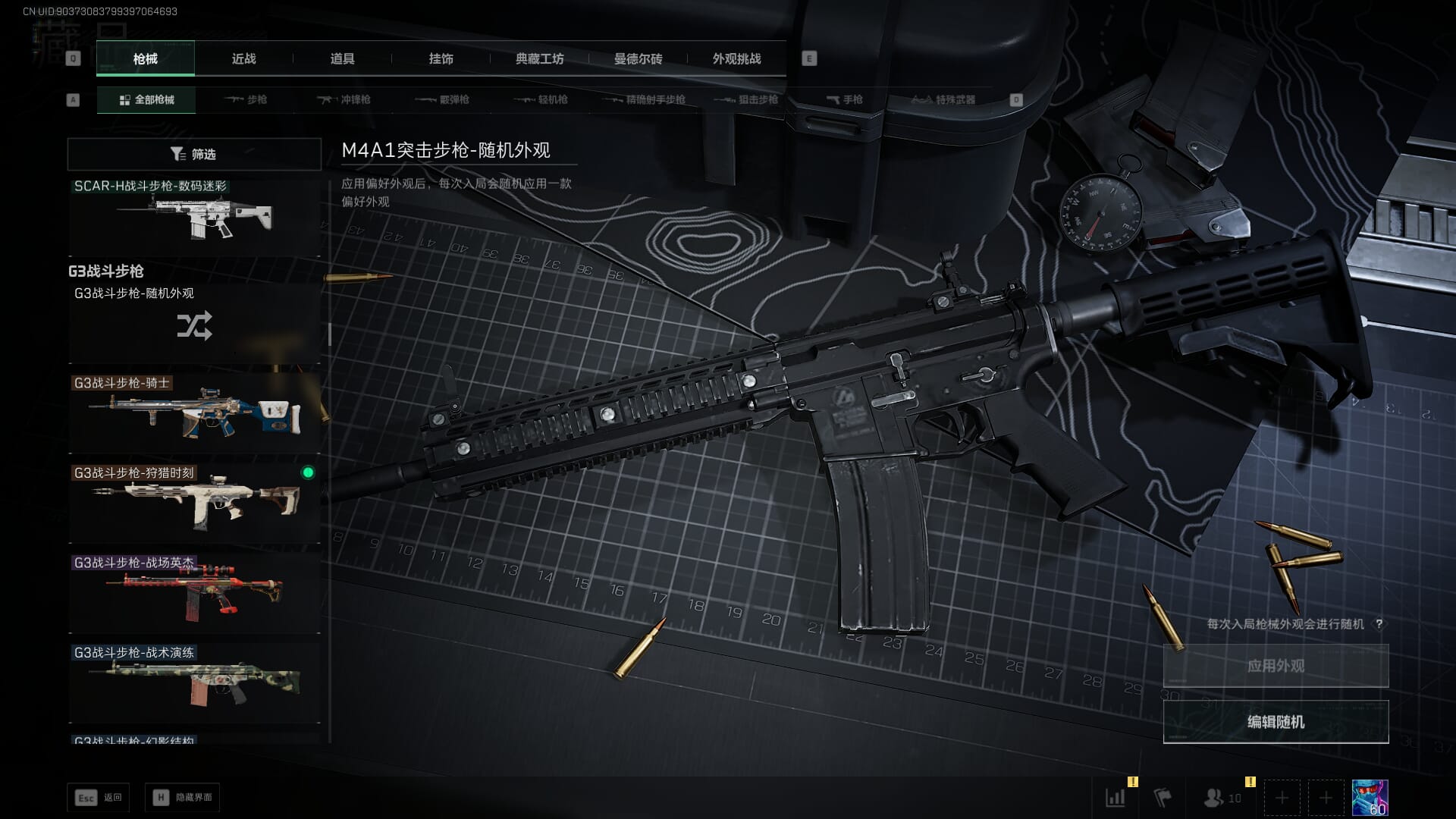Go to the 曼德尔砖 tab
Viewport: 1456px width, 819px height.
(638, 58)
